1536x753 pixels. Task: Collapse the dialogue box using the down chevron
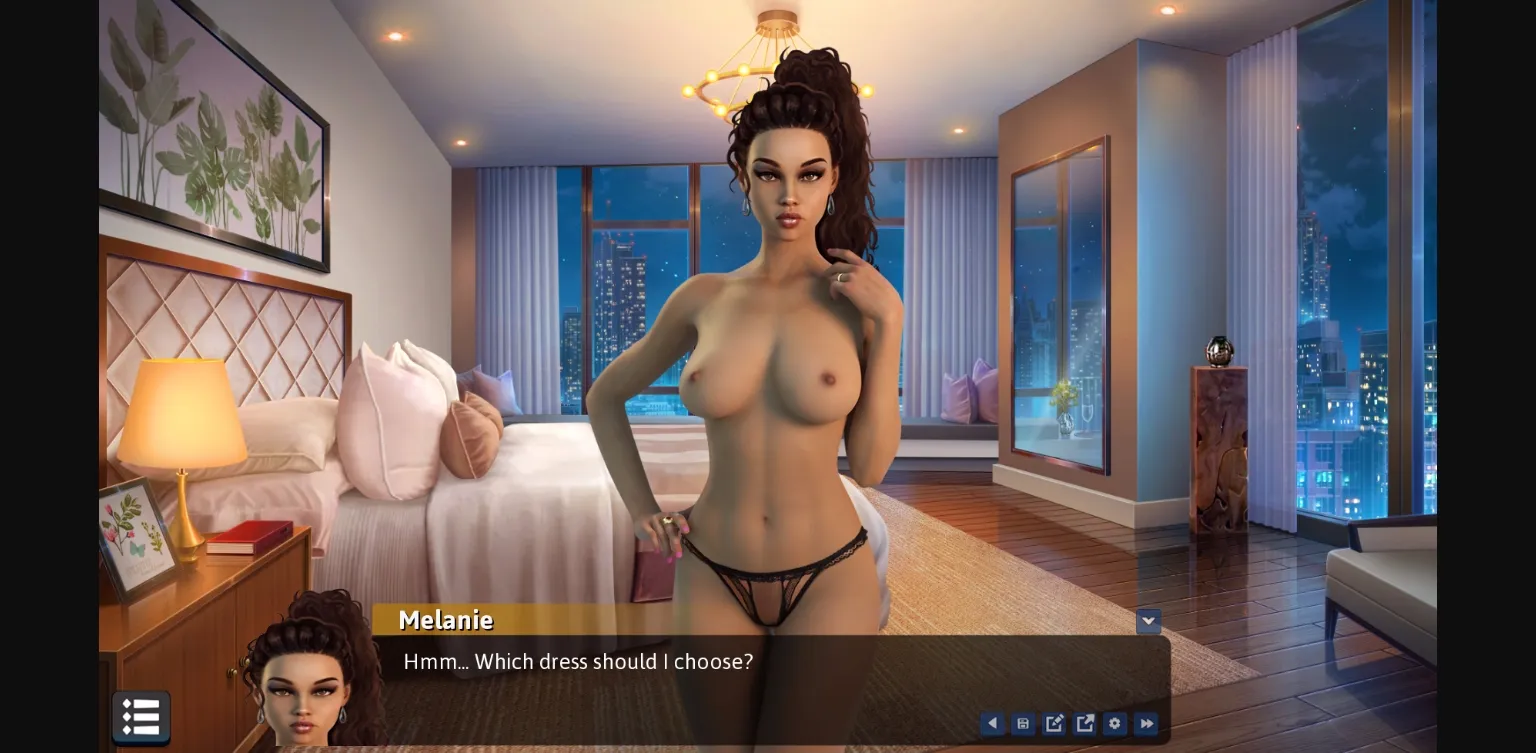coord(1148,621)
